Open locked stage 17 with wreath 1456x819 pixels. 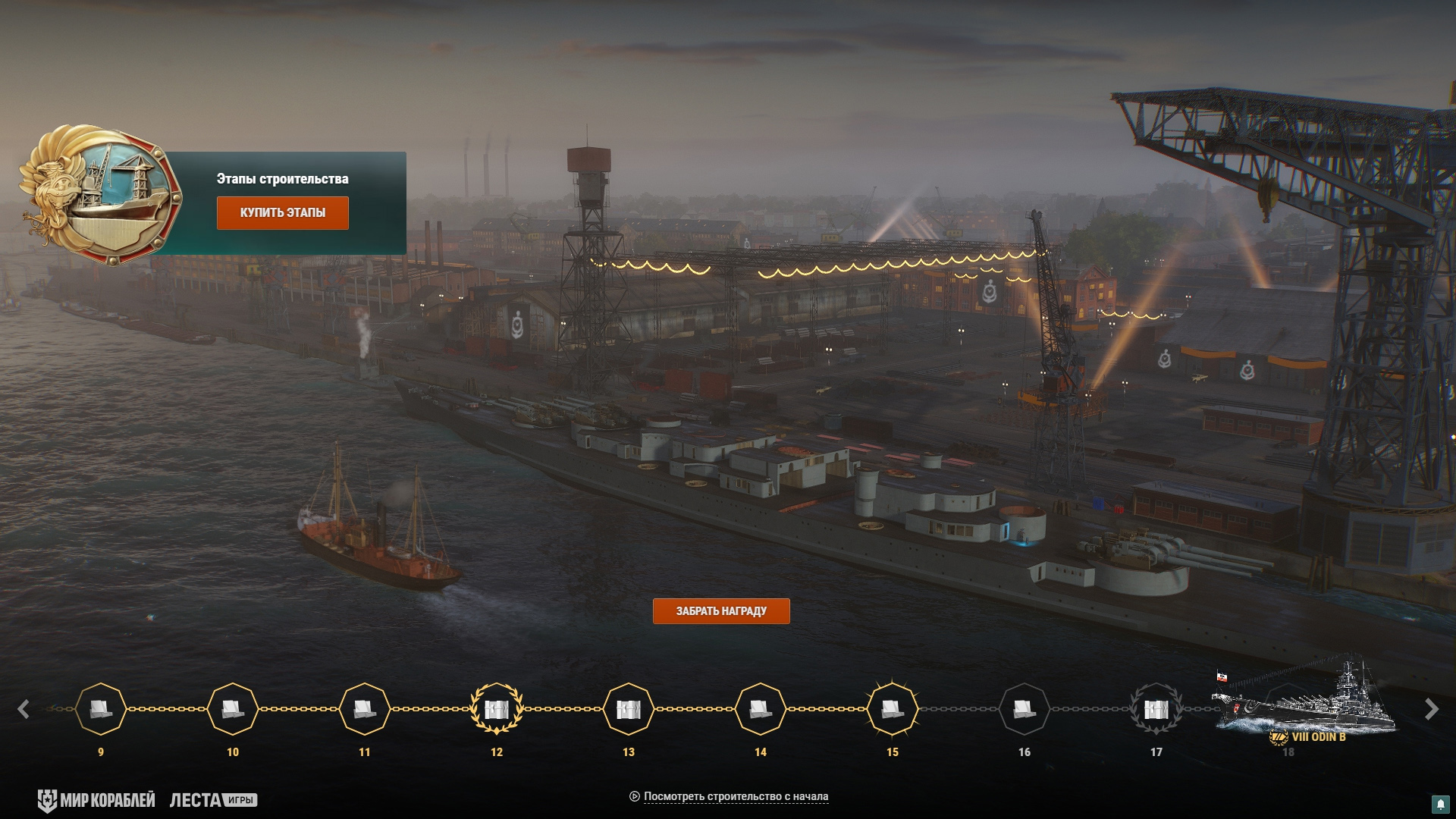tap(1156, 709)
